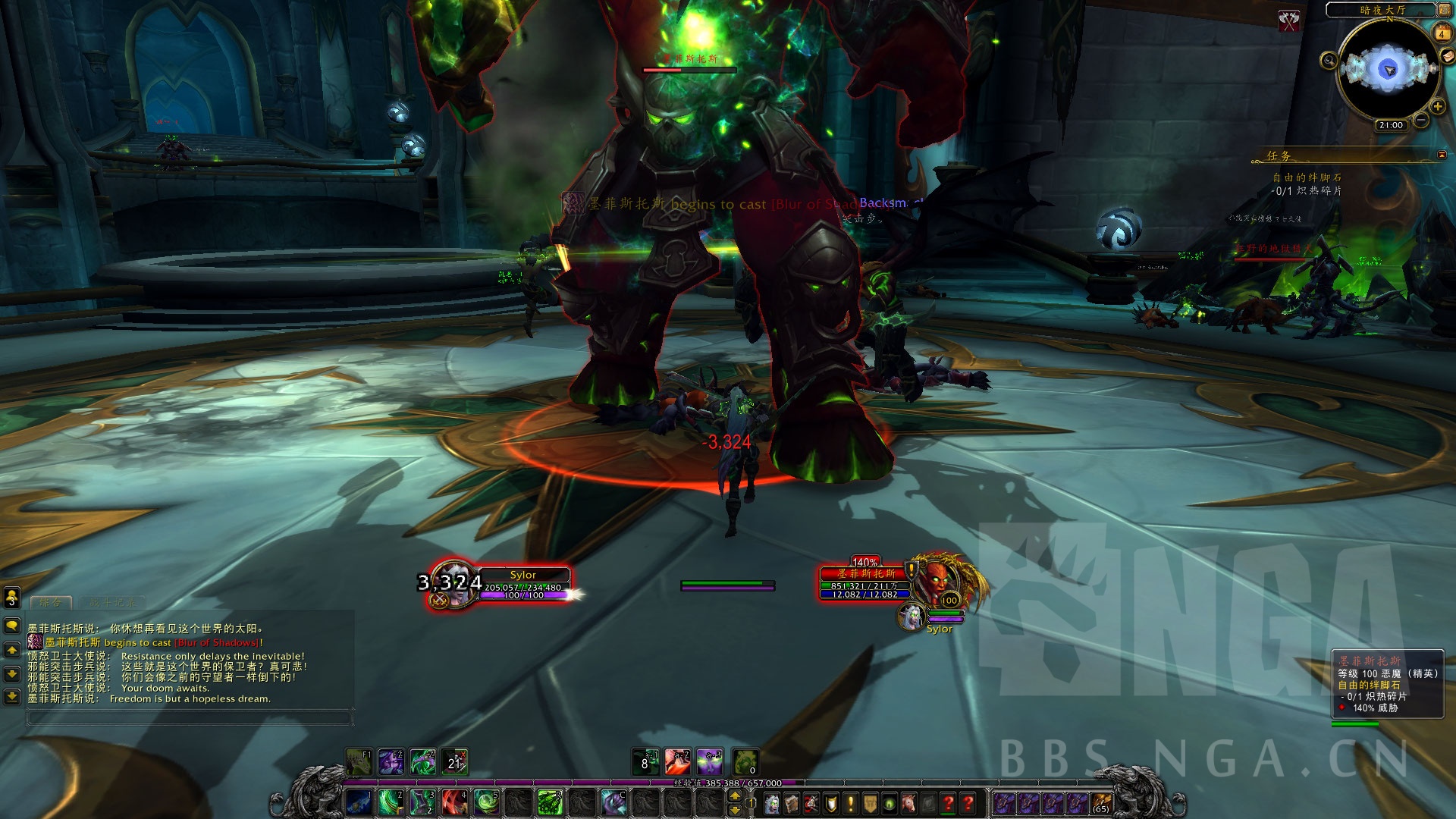Activate the action bar slot 4 red slash ability
This screenshot has height=819, width=1456.
point(454,802)
